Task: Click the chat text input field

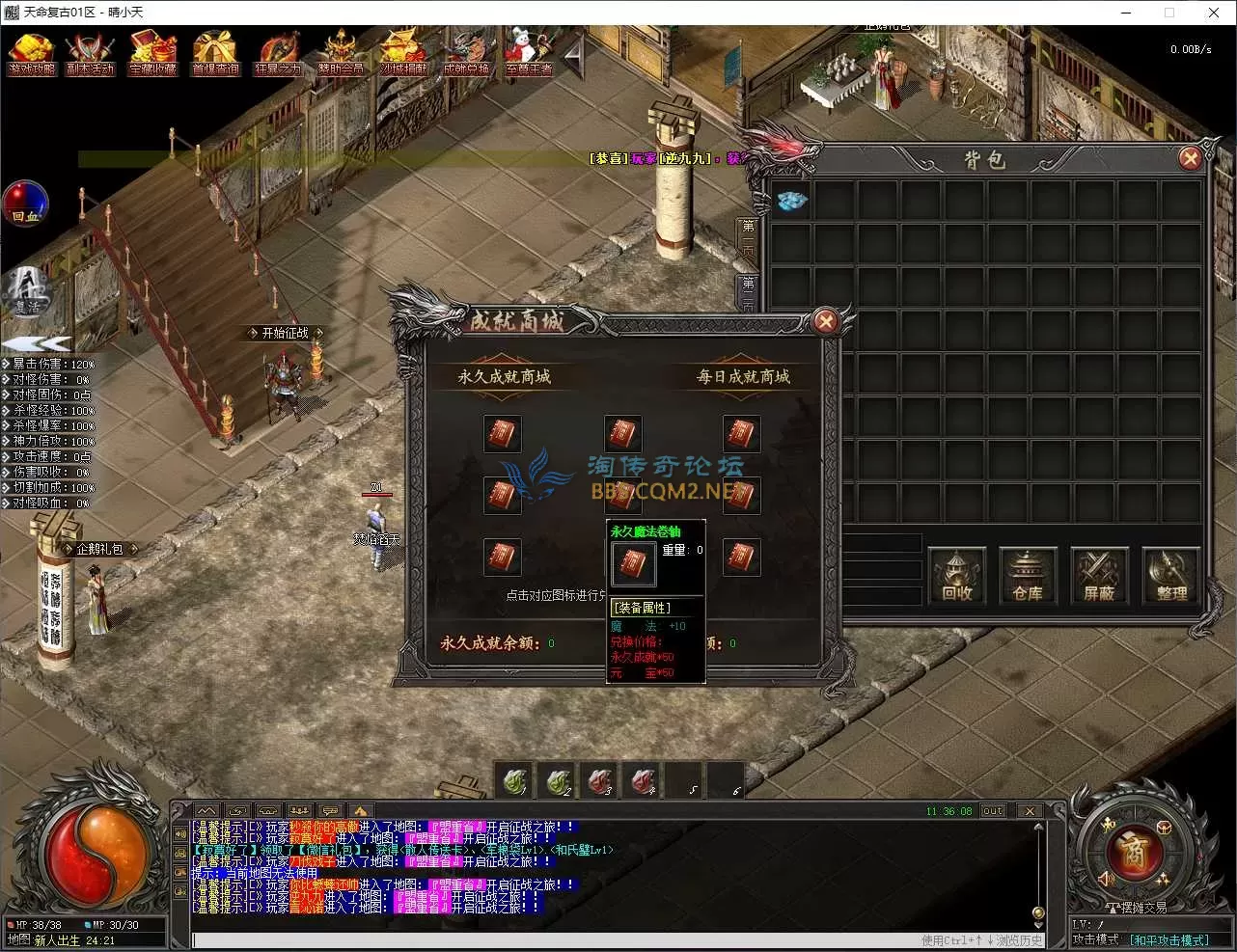Action: tap(550, 939)
